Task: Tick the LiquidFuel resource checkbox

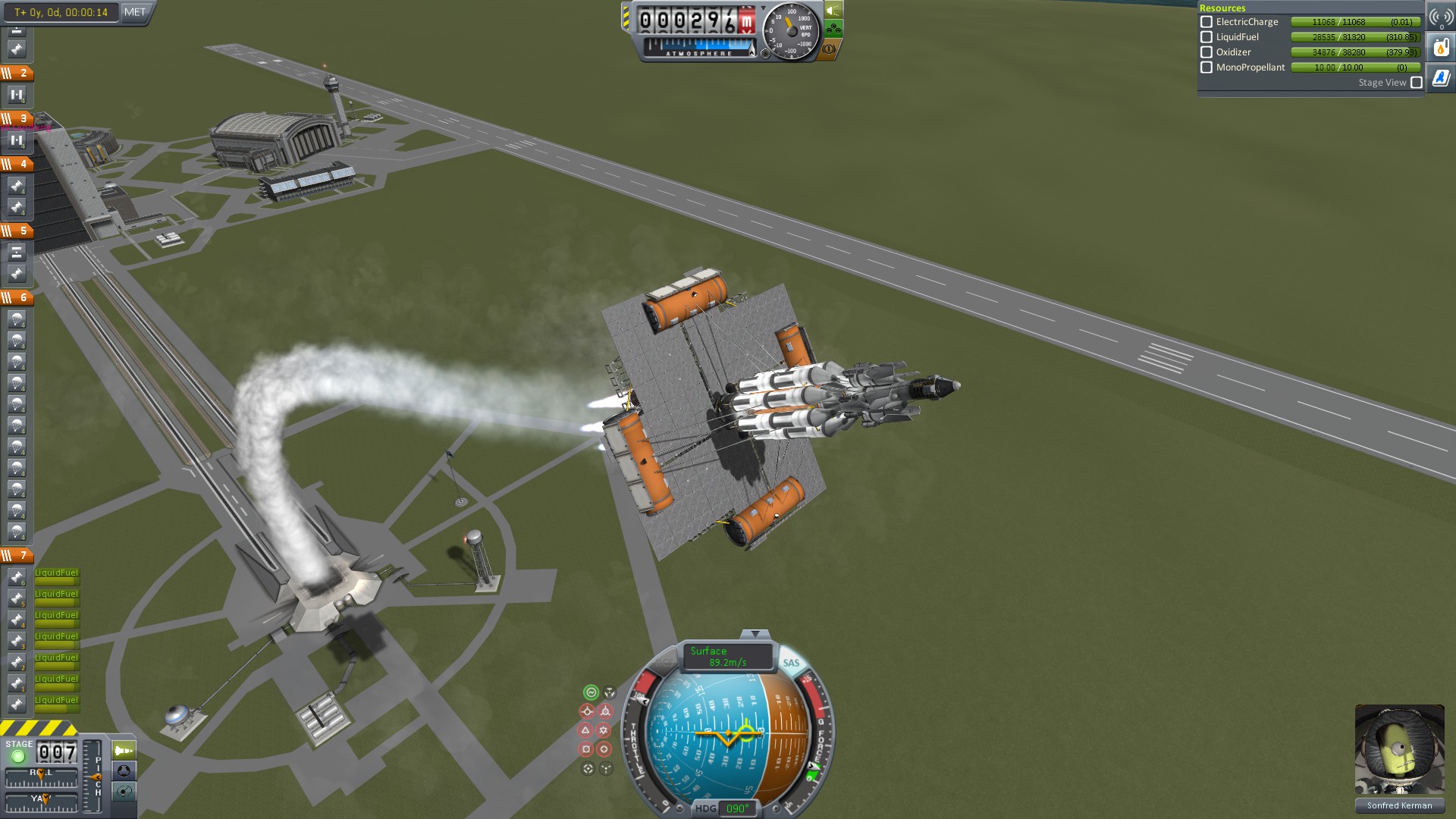Action: click(1207, 37)
